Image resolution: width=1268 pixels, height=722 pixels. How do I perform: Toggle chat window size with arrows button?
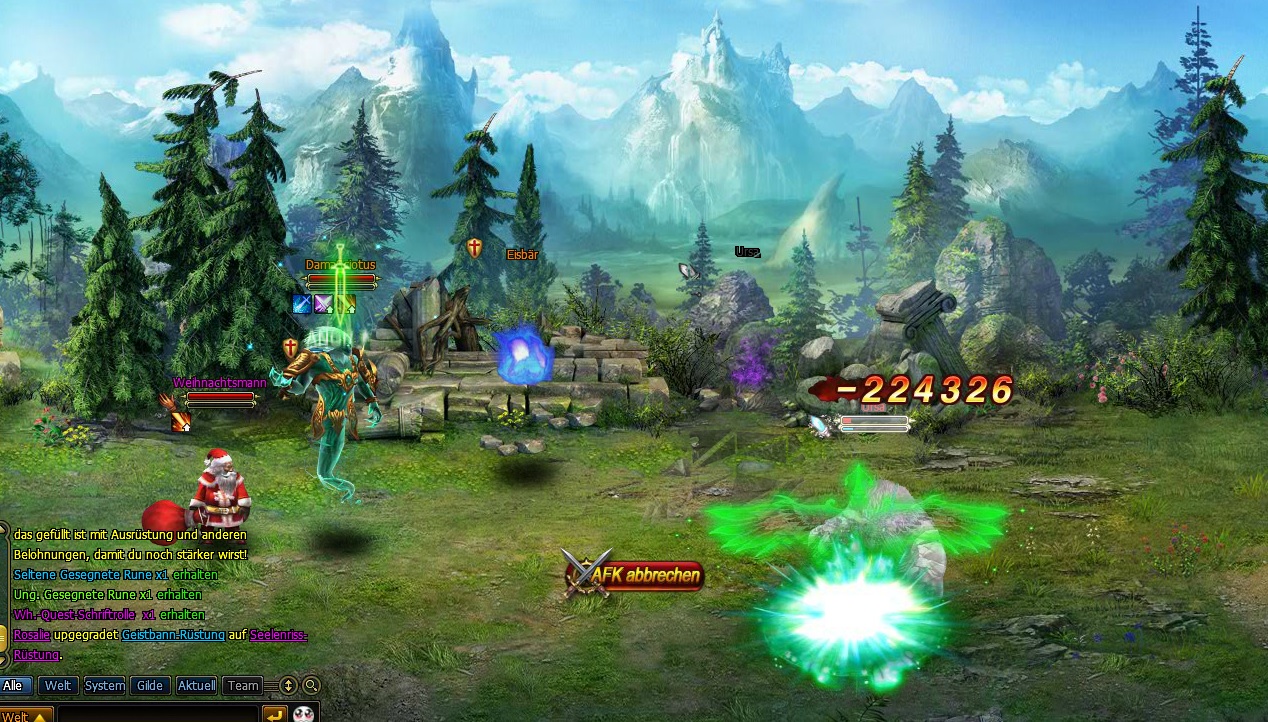289,686
